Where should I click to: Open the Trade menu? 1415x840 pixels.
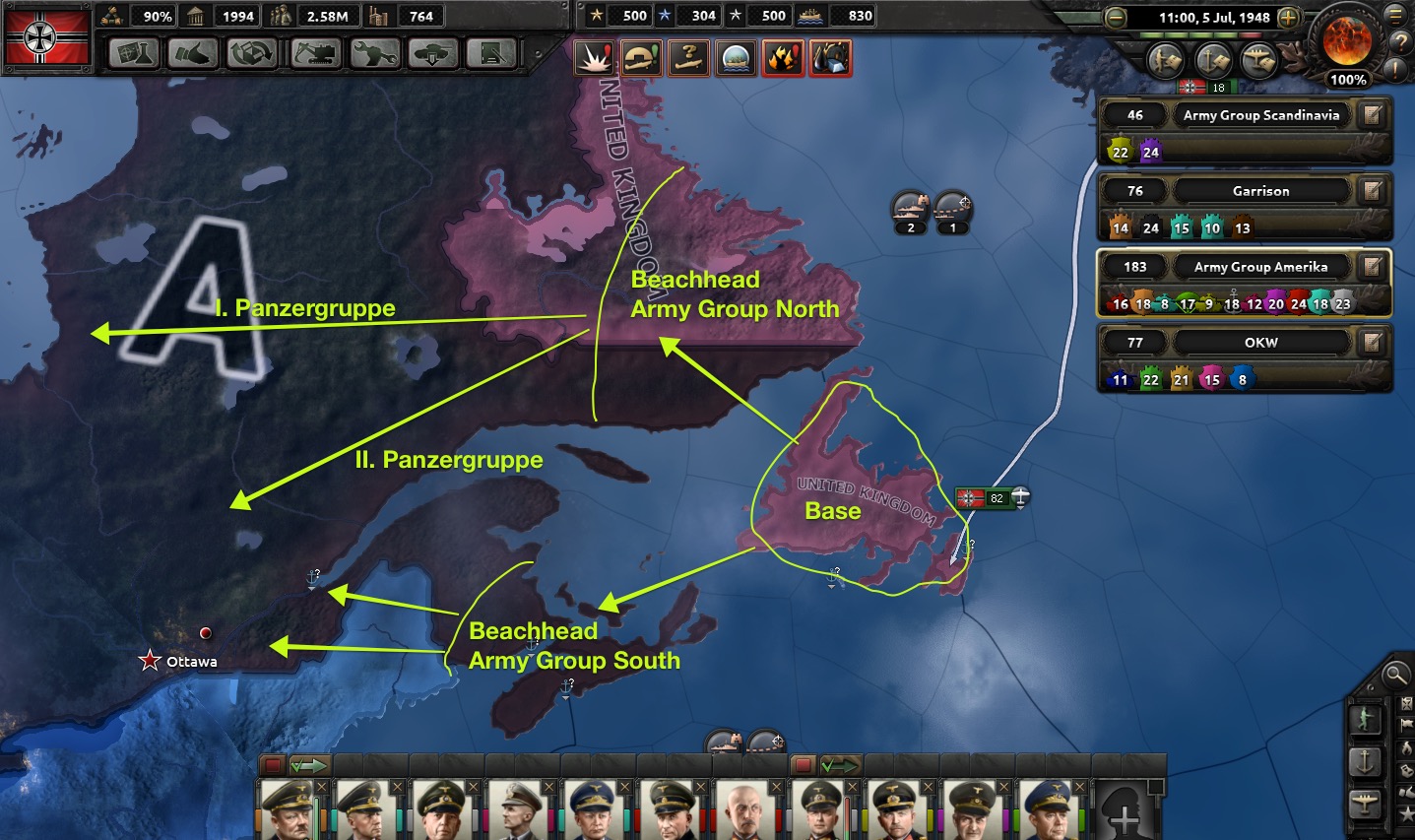tap(251, 53)
